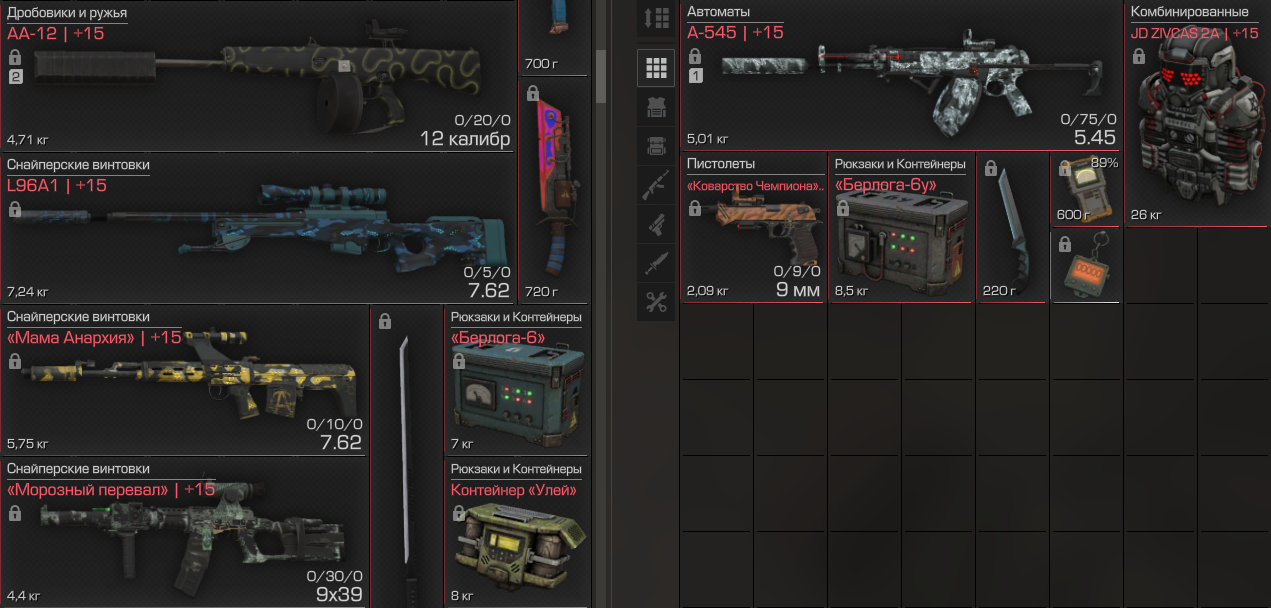Select the long black katana blade
The width and height of the screenshot is (1271, 608).
[406, 460]
